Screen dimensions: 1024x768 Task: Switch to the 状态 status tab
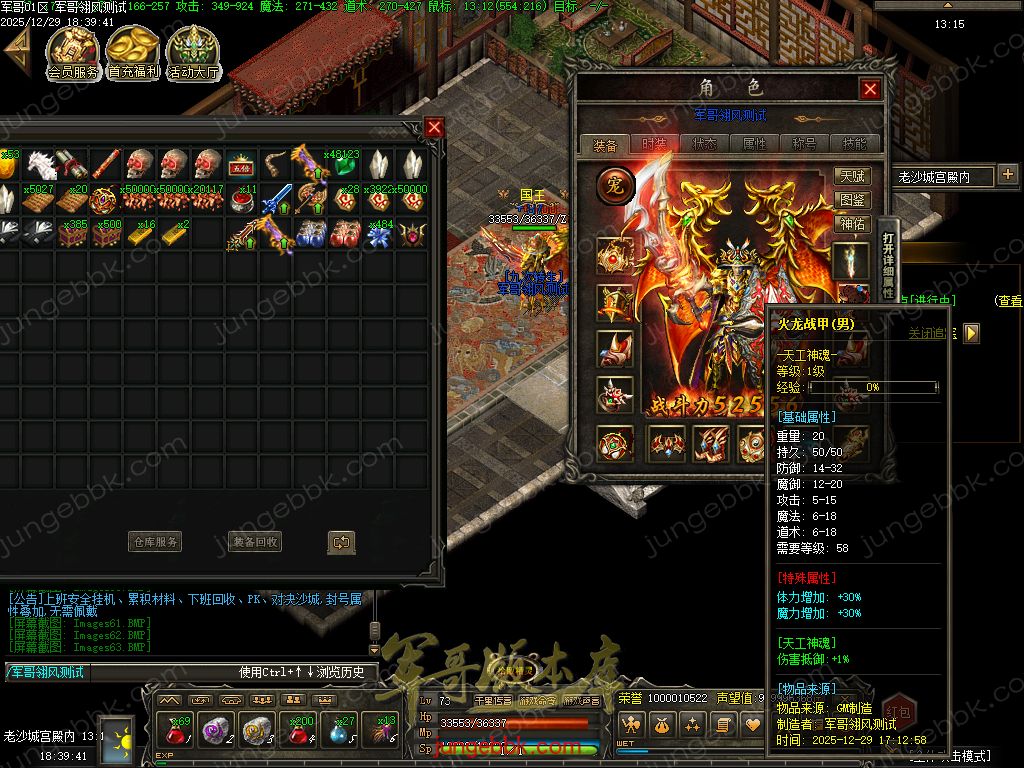704,144
